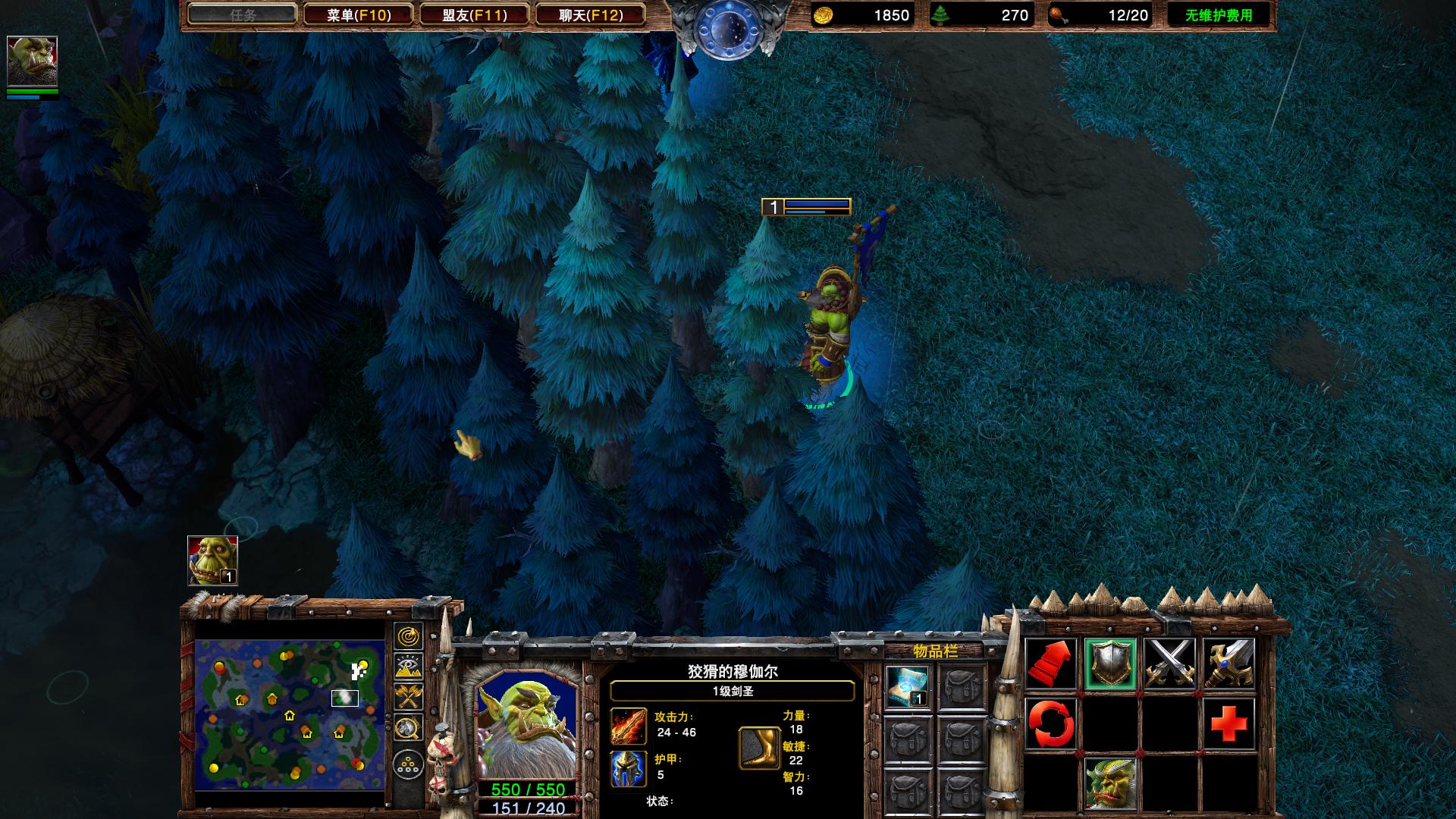This screenshot has width=1456, height=819.
Task: Choose the crossed swords command icon
Action: tap(1169, 664)
